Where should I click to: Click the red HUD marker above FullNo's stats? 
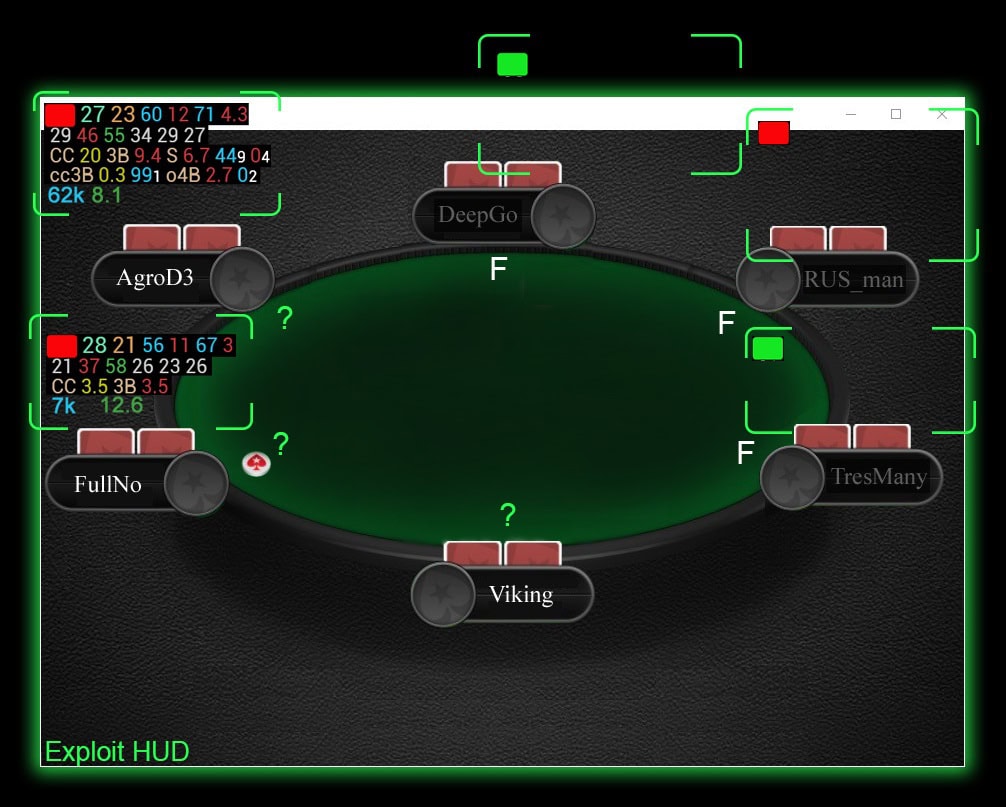click(62, 346)
